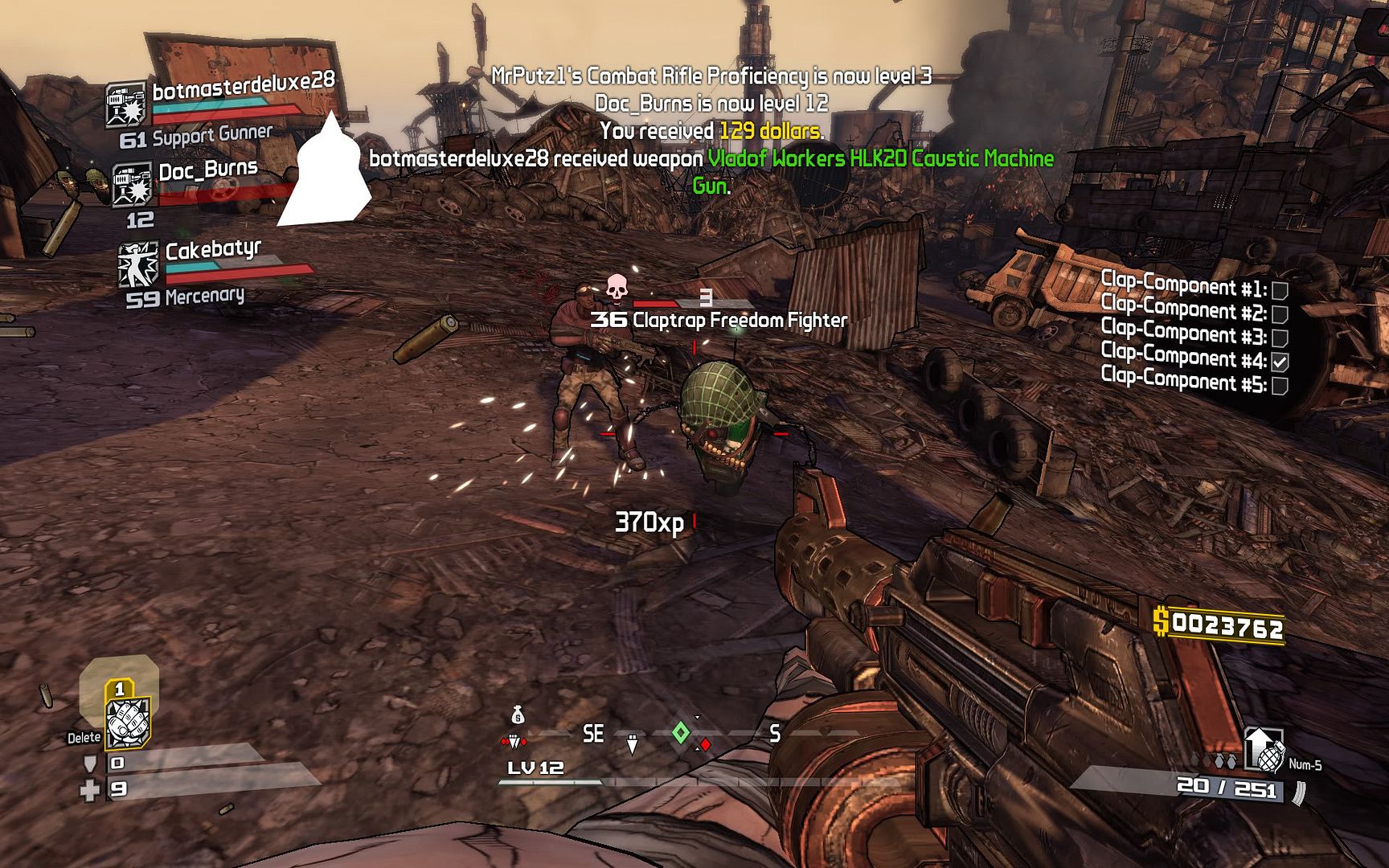Click Doc_Burns's class portrait icon

[131, 185]
